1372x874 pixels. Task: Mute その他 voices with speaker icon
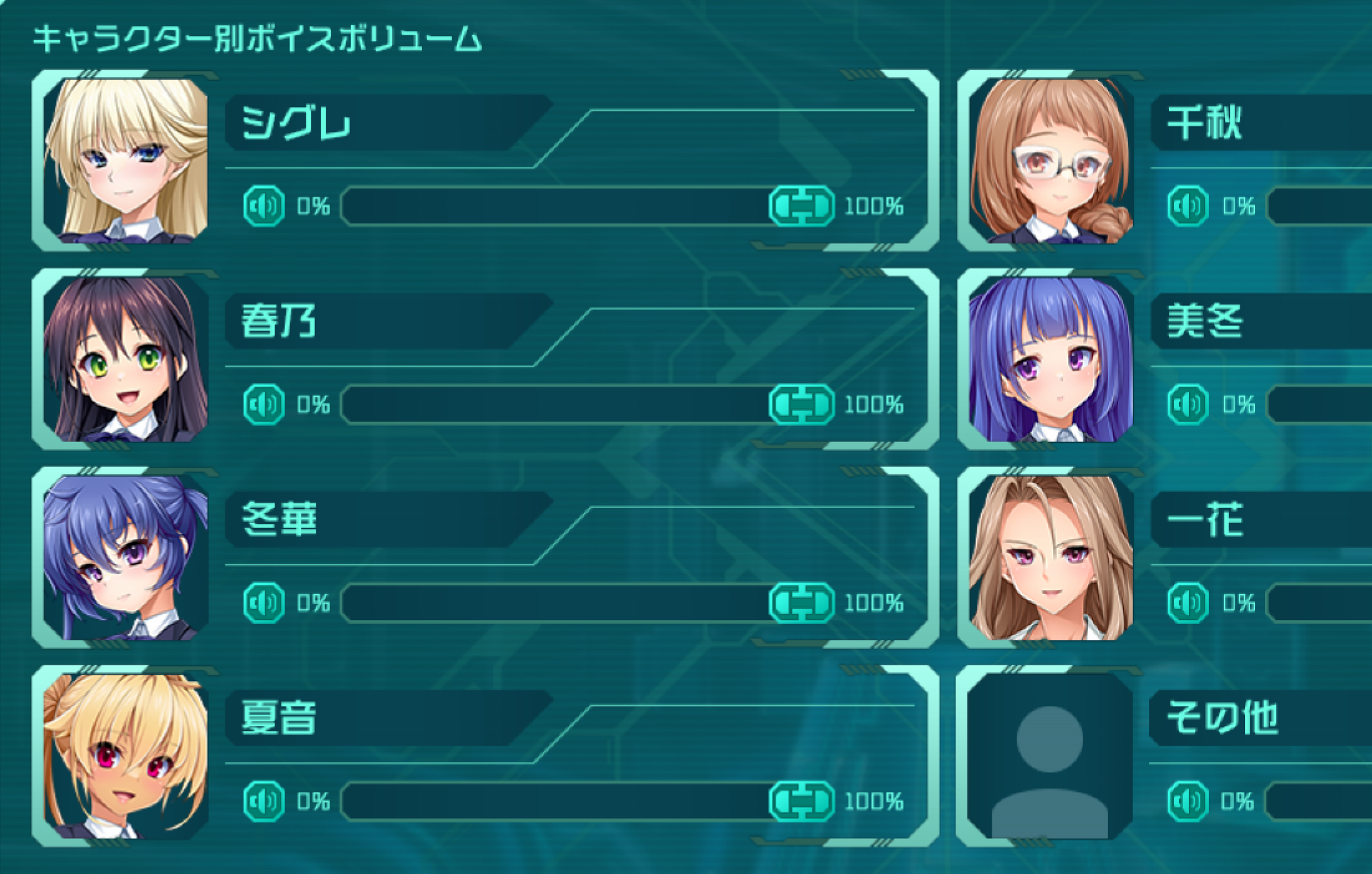[x=1188, y=801]
